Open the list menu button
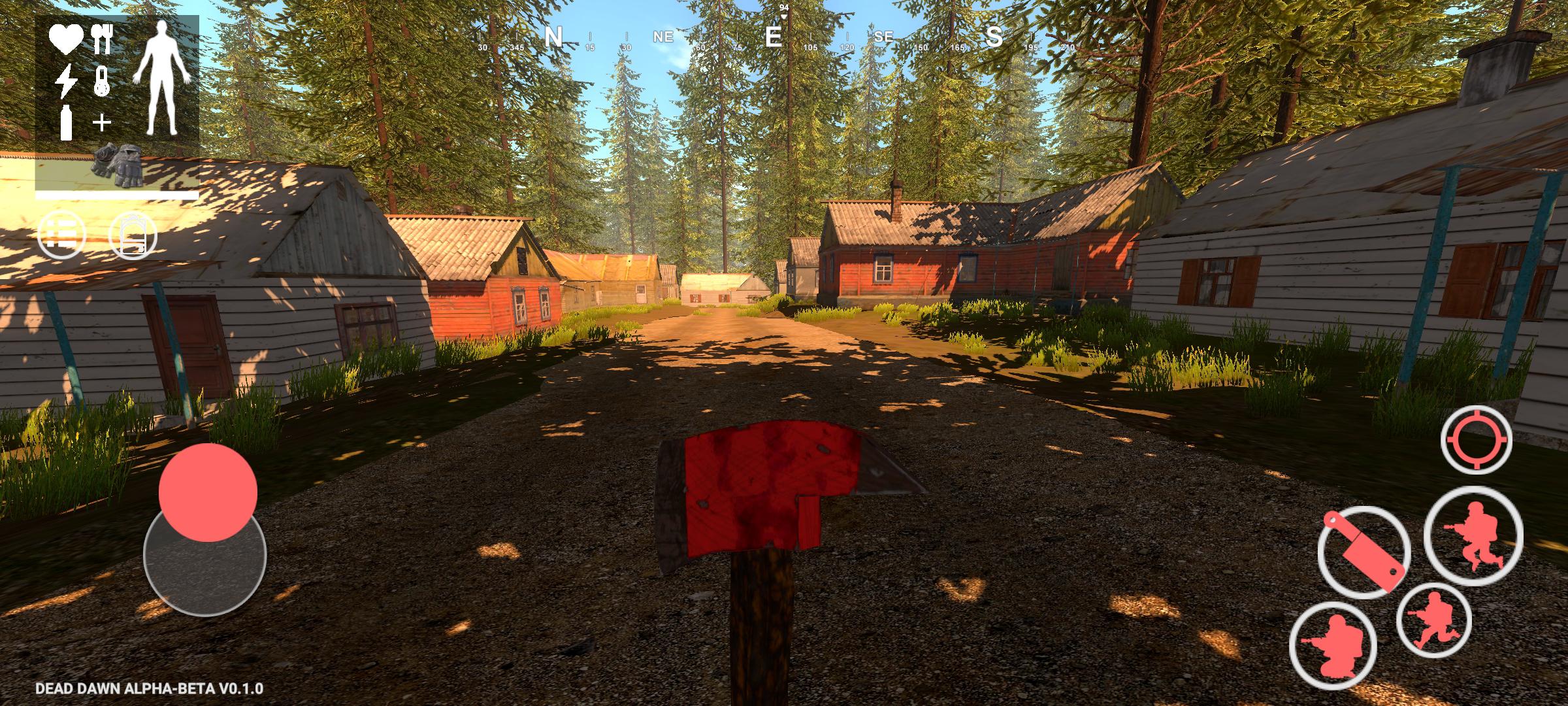 61,234
